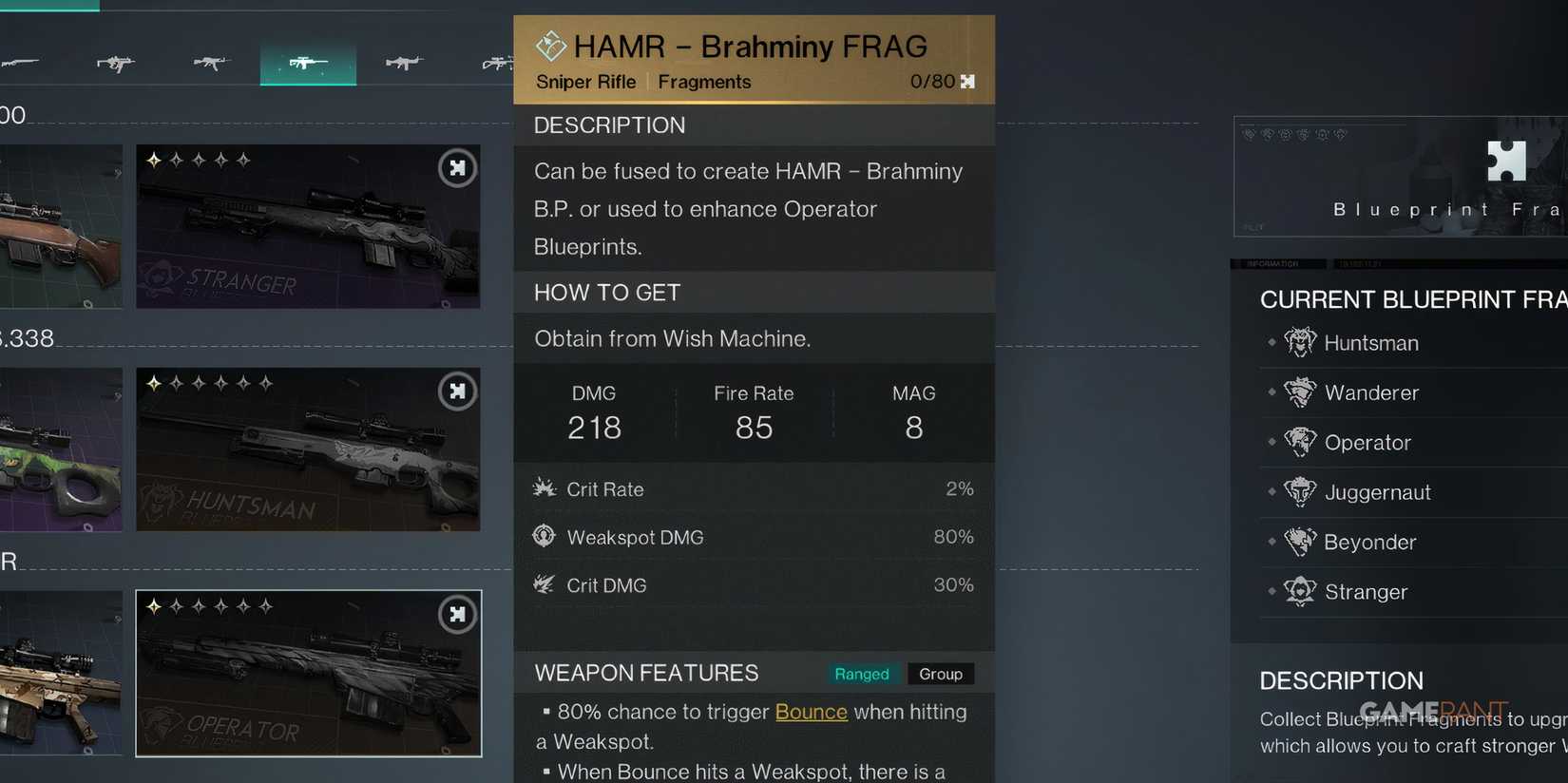The image size is (1568, 783).
Task: Select the sniper rifle category icon
Action: 308,61
